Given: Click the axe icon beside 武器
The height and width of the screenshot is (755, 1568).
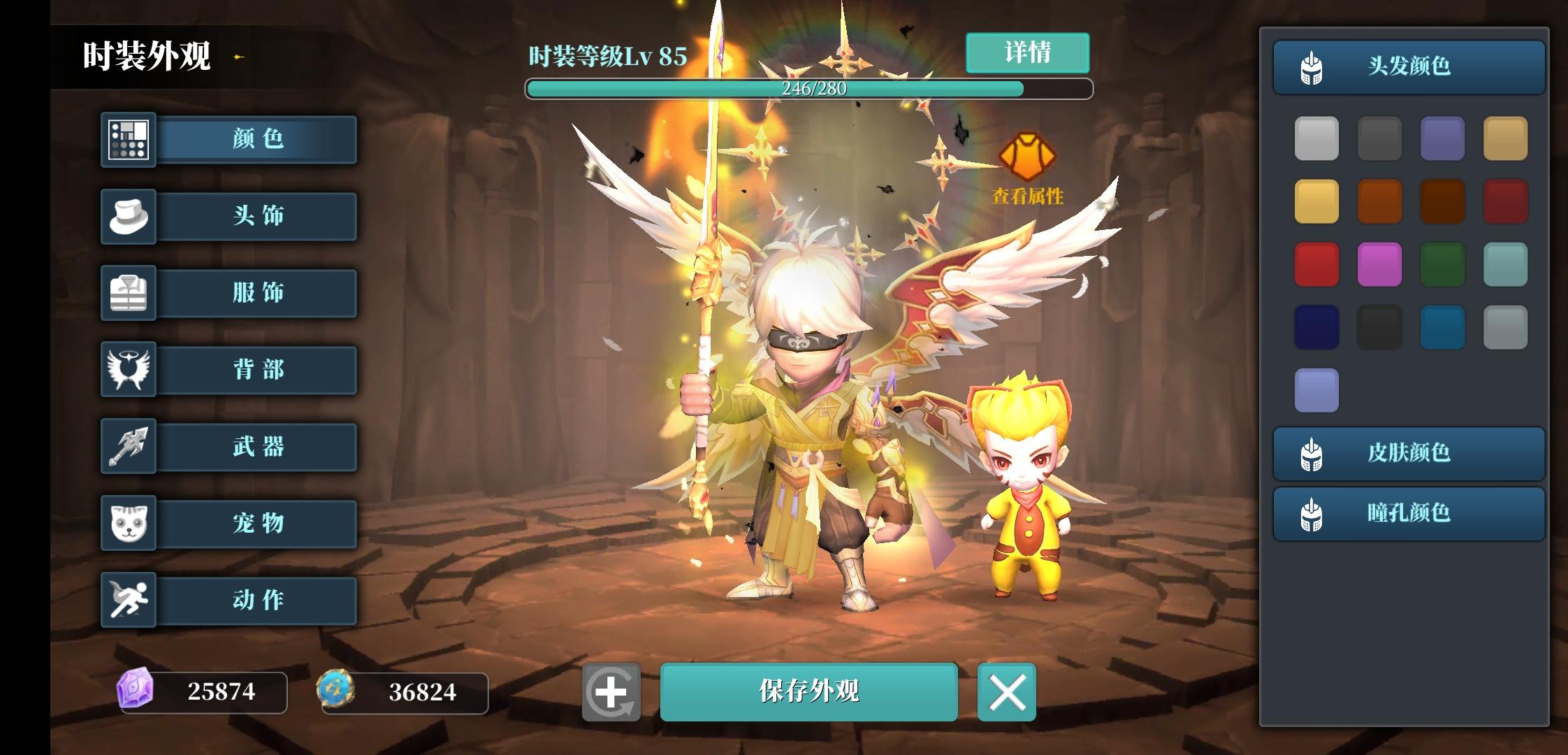Looking at the screenshot, I should point(129,447).
